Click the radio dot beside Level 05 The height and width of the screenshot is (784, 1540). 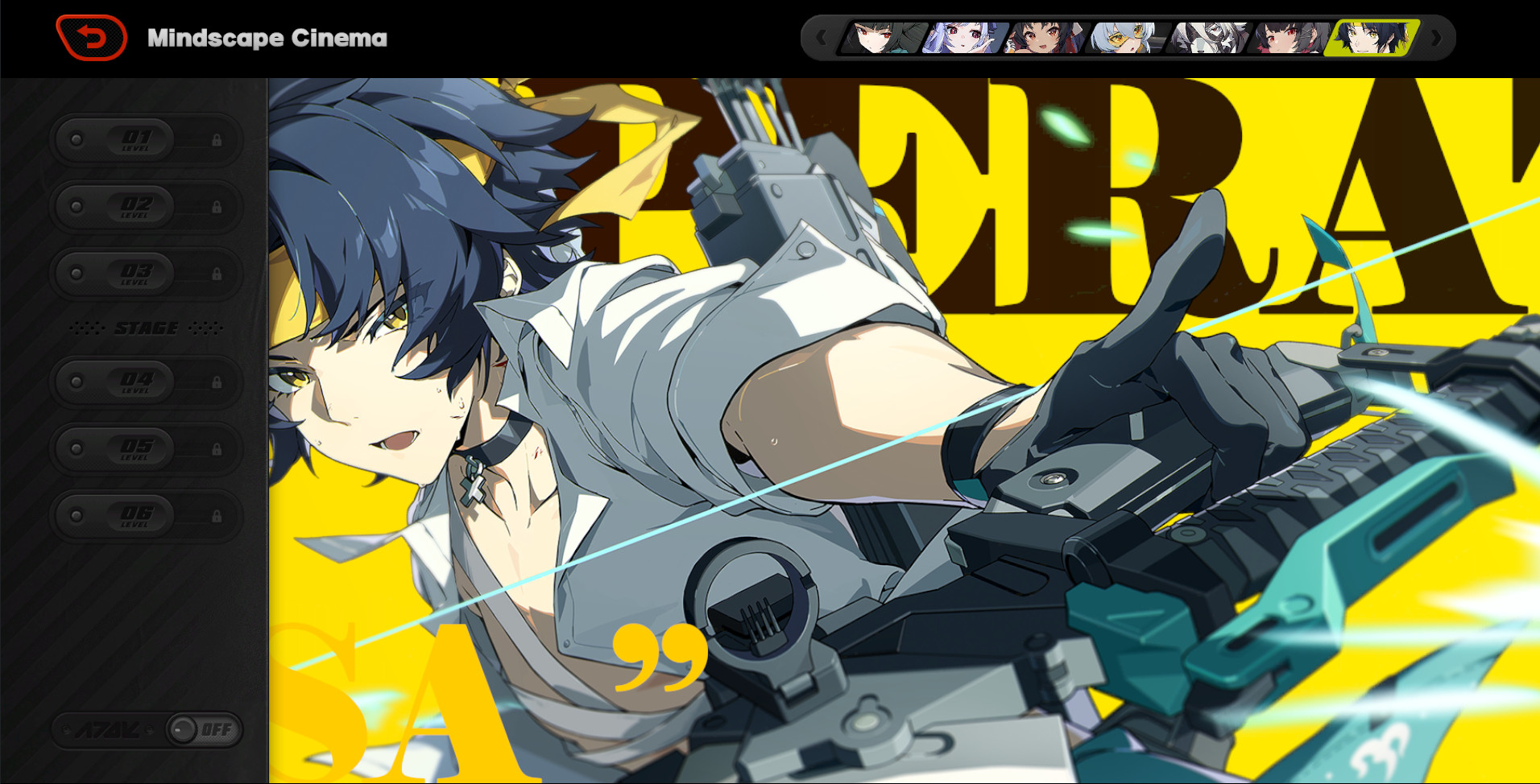pyautogui.click(x=77, y=449)
